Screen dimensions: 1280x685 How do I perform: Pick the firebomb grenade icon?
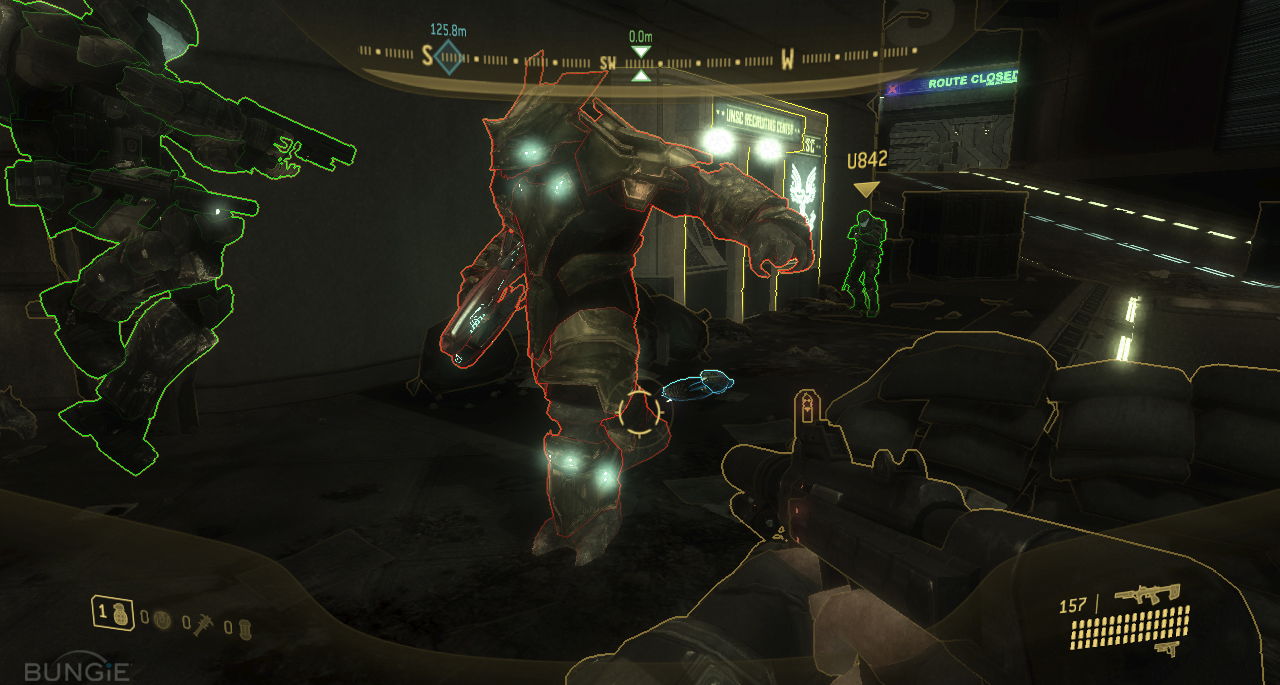[x=244, y=627]
